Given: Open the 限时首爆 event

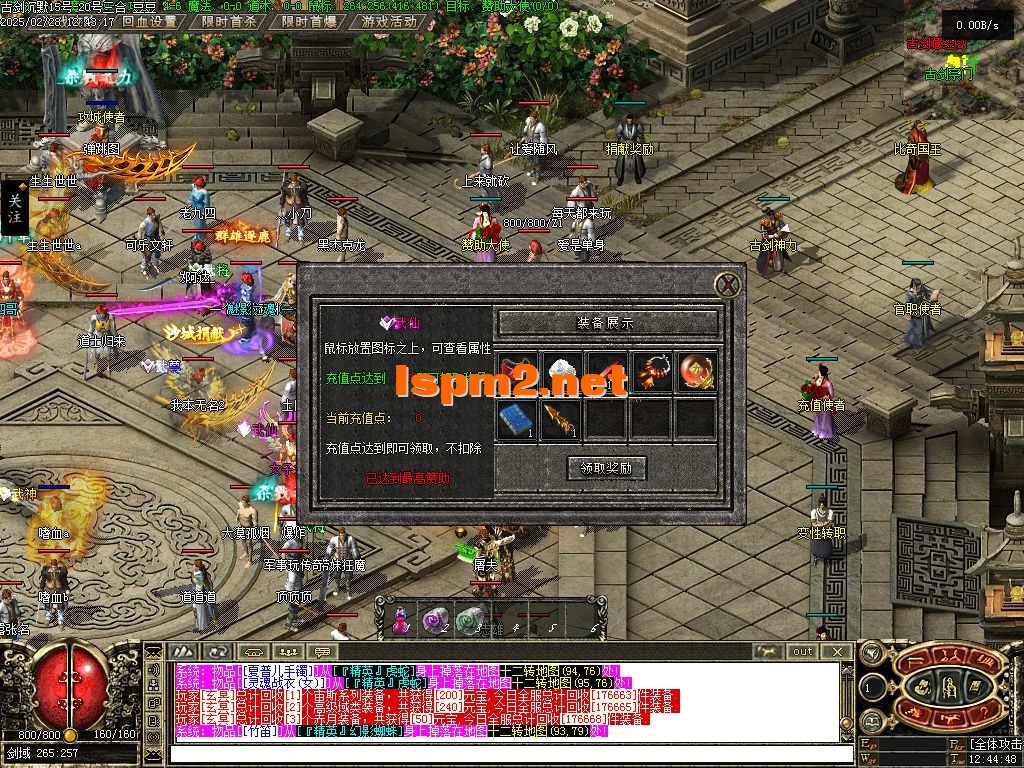Looking at the screenshot, I should (308, 21).
